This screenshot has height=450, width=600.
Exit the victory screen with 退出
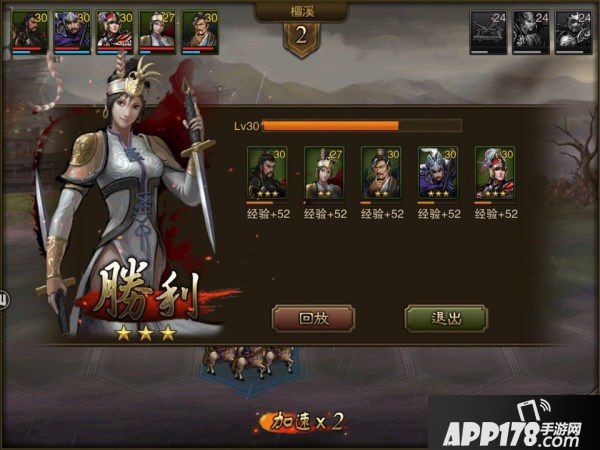coord(446,319)
